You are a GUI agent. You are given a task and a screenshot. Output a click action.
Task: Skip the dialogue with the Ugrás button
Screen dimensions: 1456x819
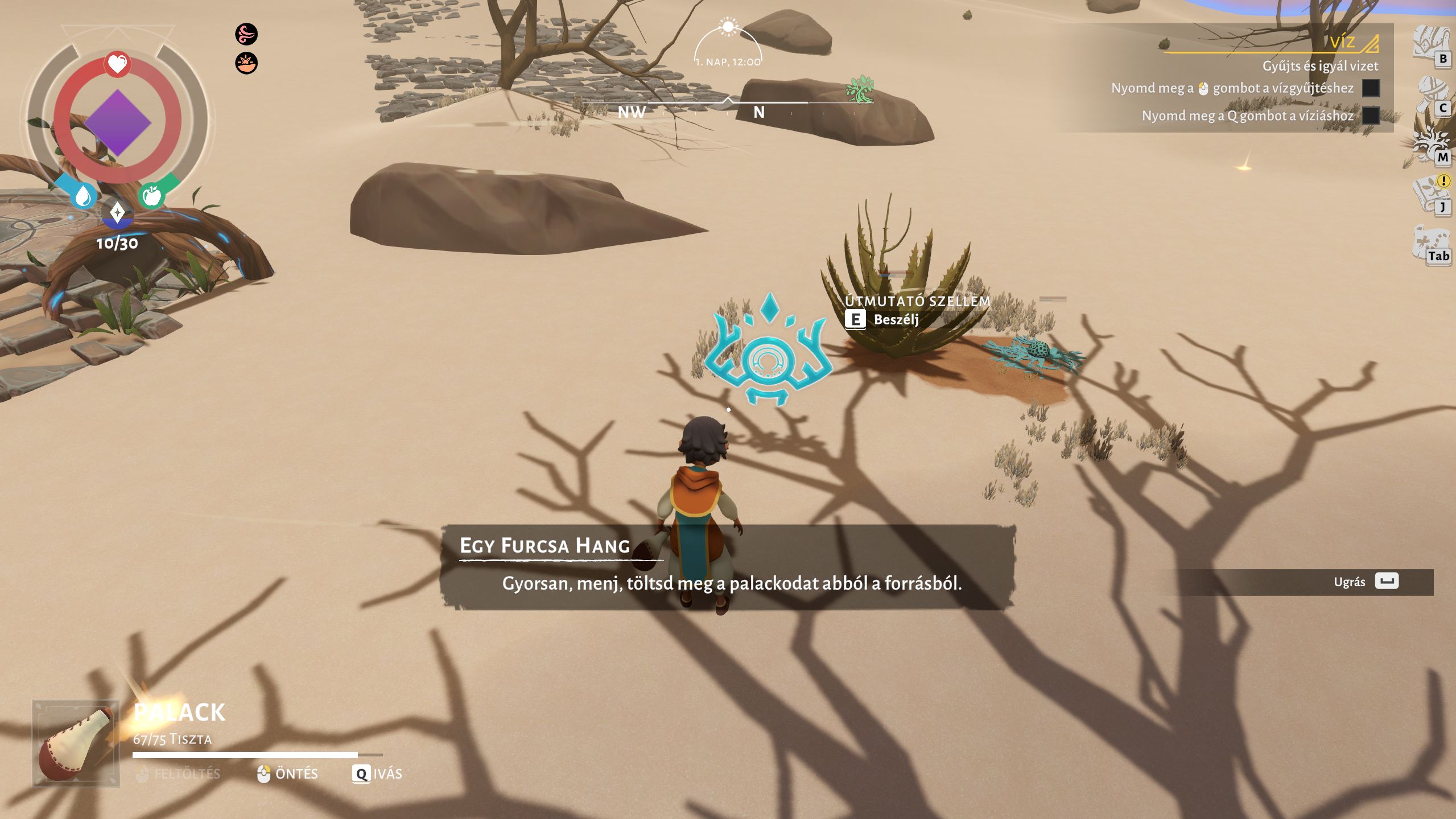[1386, 581]
